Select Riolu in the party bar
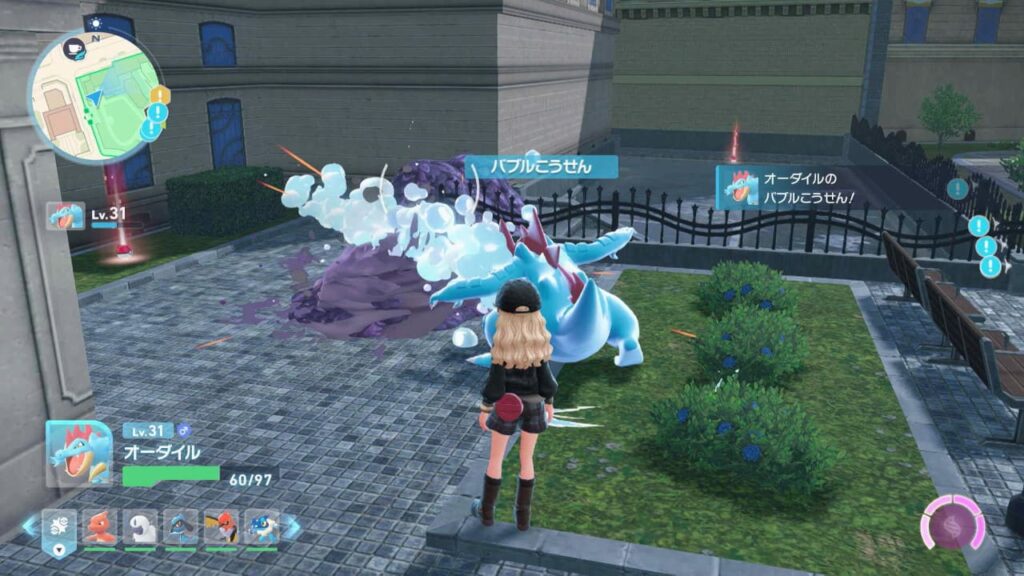 [181, 527]
